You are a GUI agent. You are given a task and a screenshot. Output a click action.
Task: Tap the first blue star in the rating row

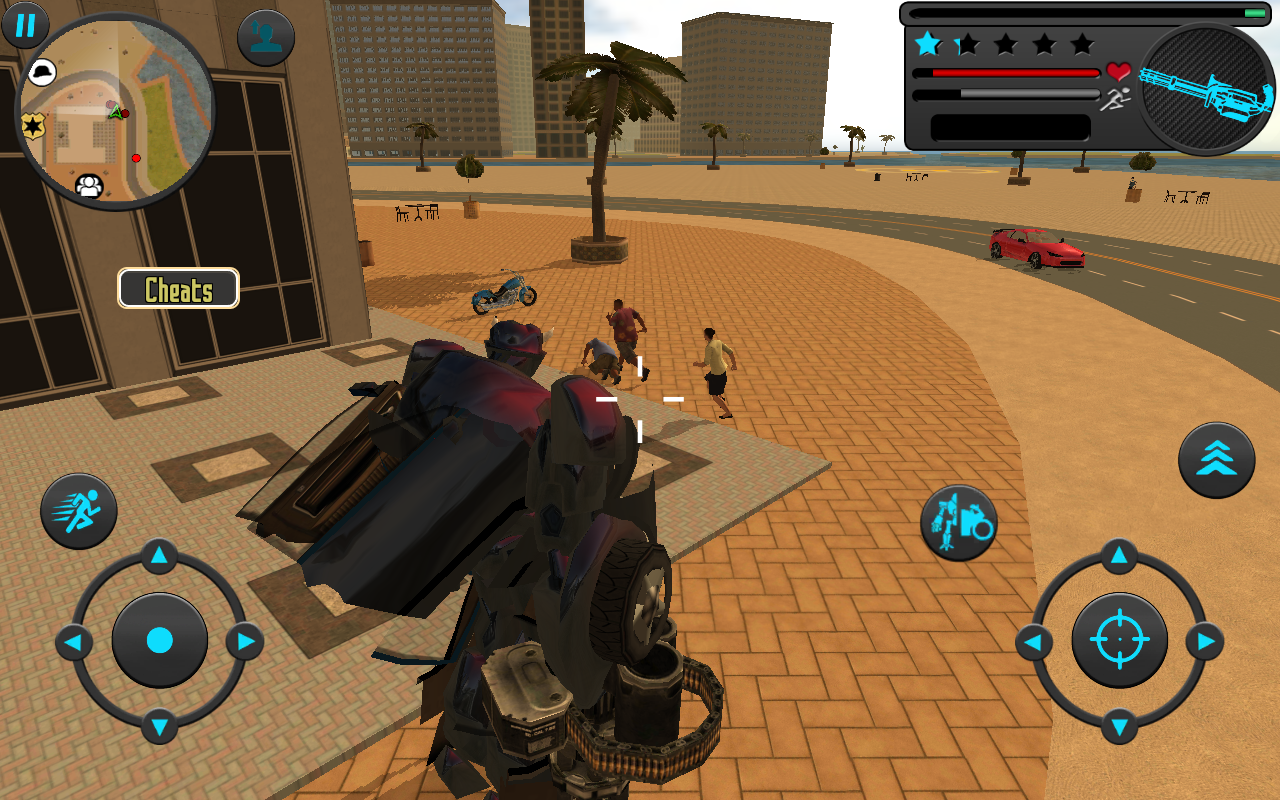click(928, 44)
